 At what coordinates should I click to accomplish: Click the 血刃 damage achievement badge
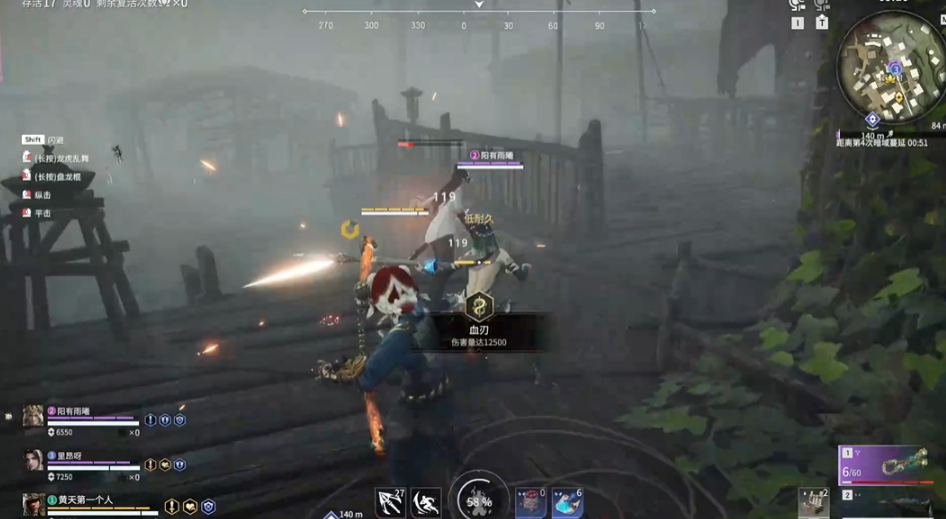[x=479, y=308]
